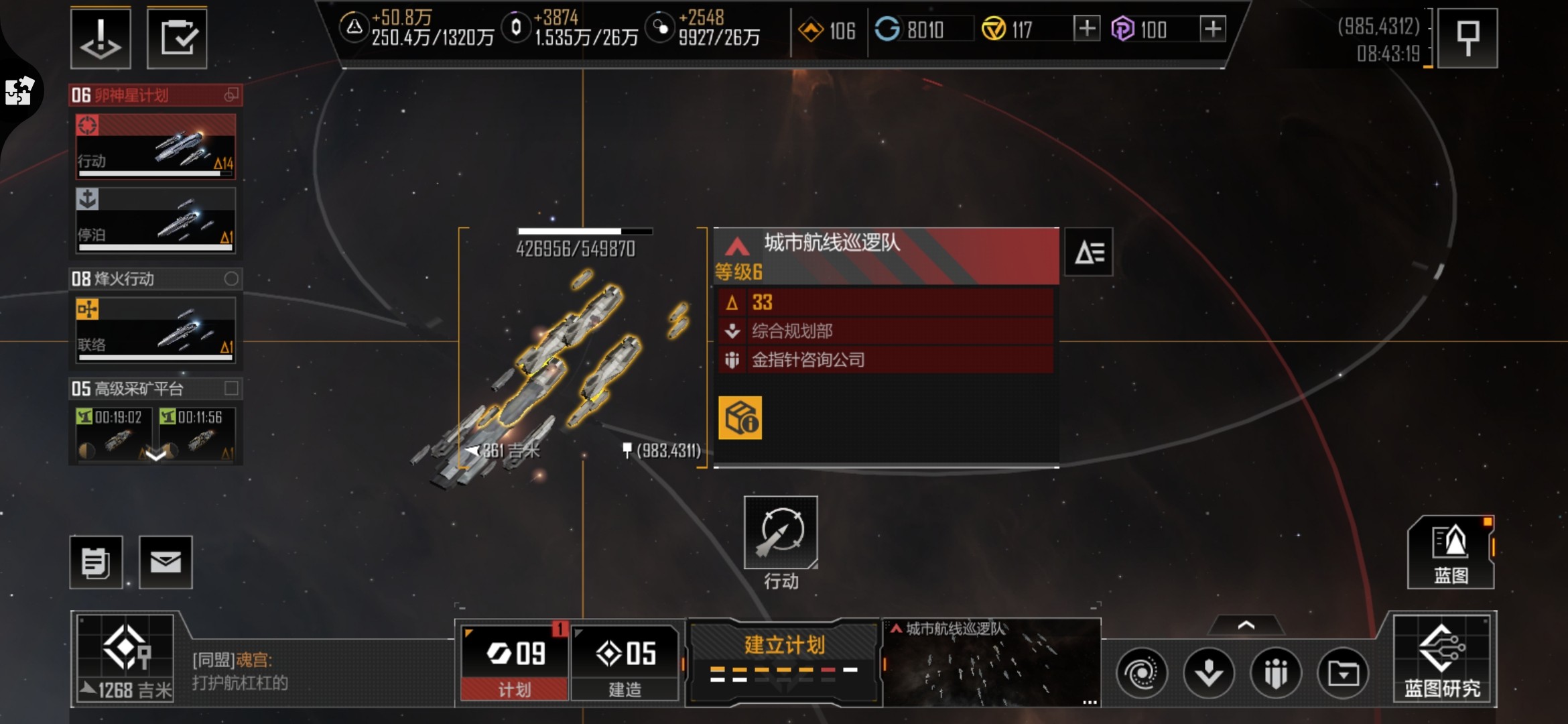Open the folder icon button

click(1343, 672)
